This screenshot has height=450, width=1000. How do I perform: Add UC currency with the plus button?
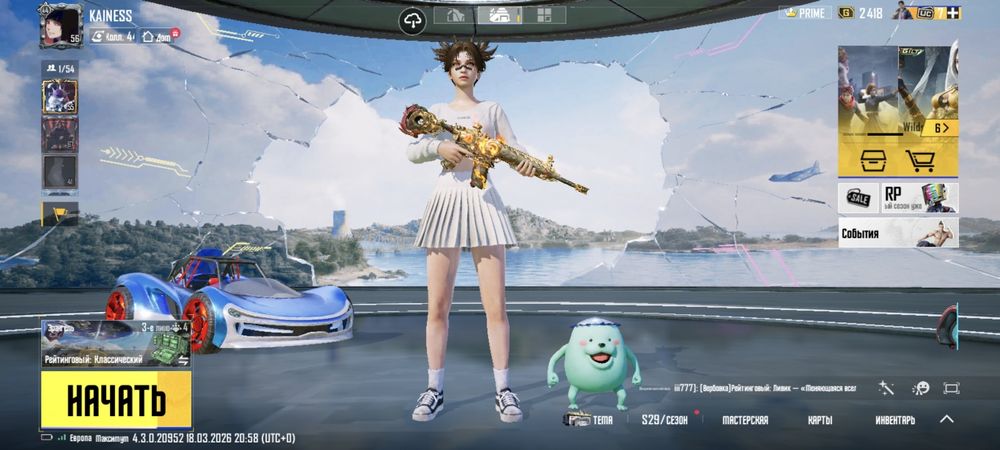tap(954, 12)
